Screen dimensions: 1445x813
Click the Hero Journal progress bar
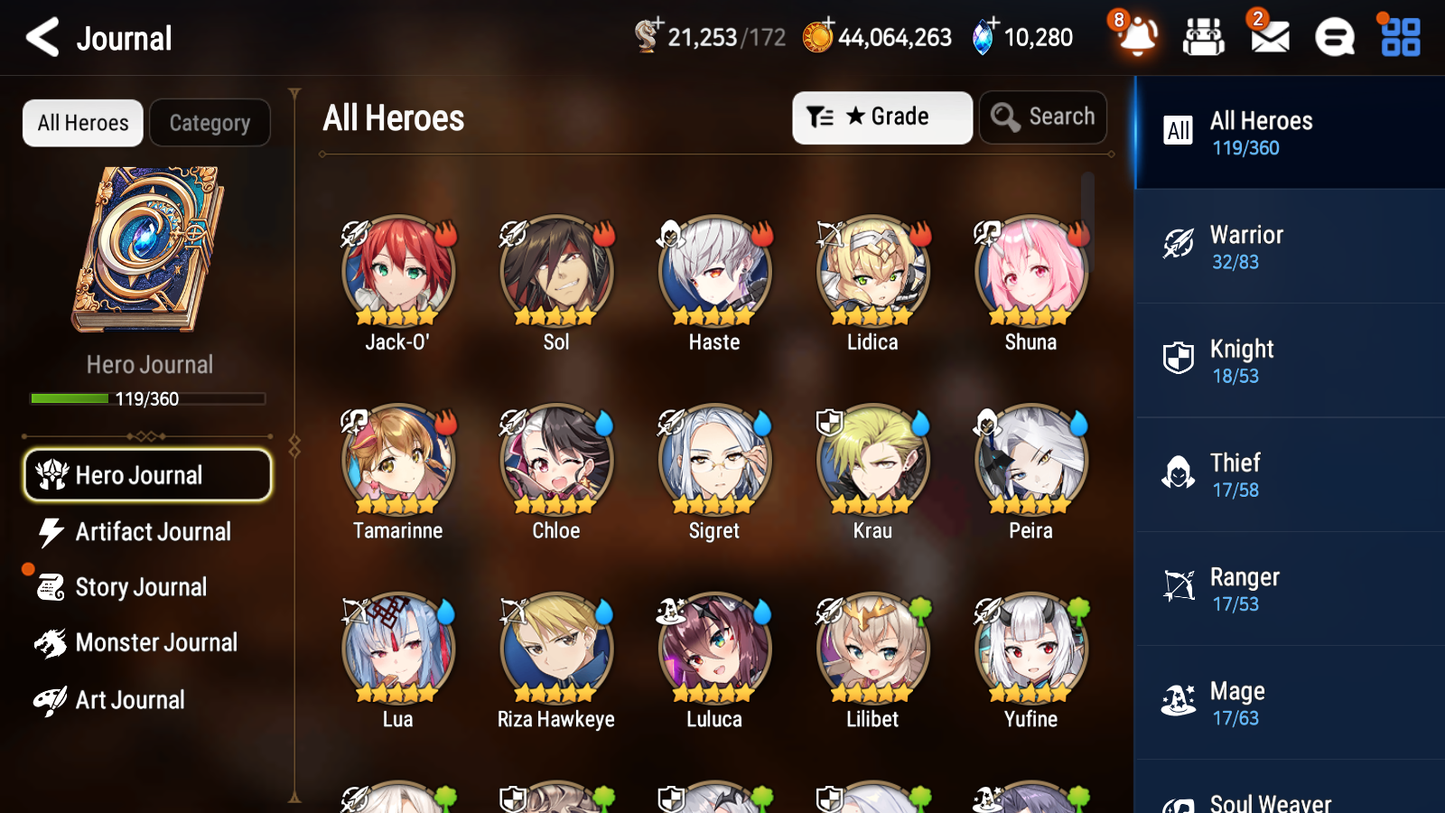click(148, 398)
